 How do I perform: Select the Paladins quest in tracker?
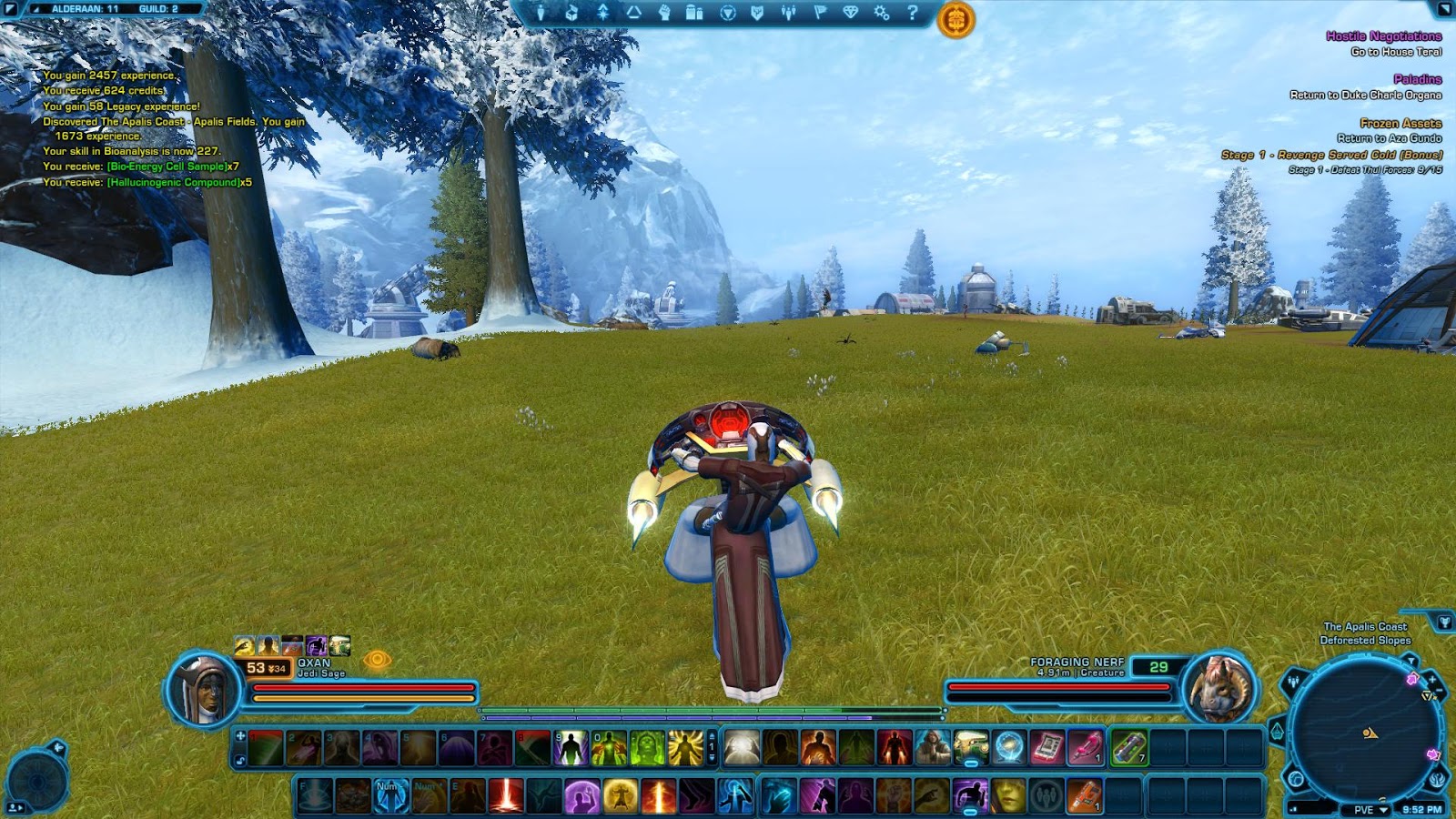pyautogui.click(x=1417, y=79)
